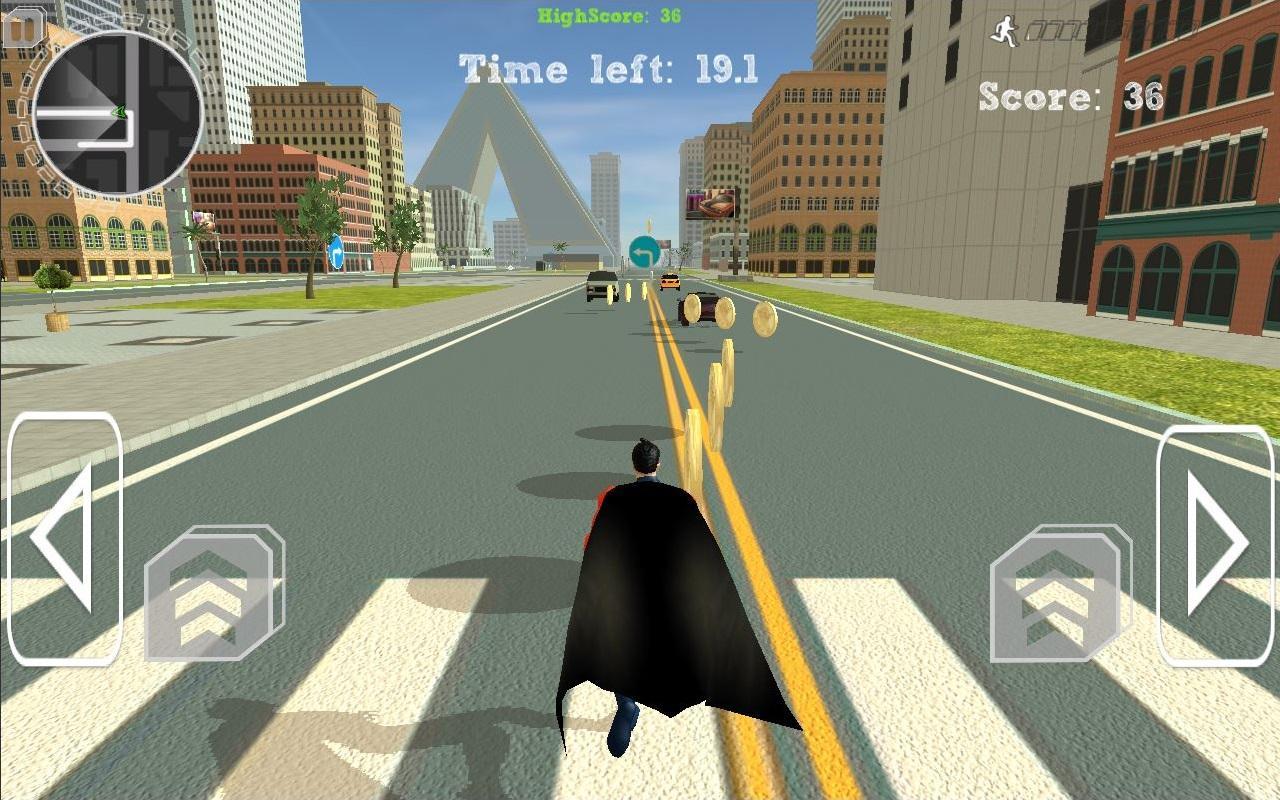
Task: Tap the running man stamina icon
Action: tap(1004, 30)
